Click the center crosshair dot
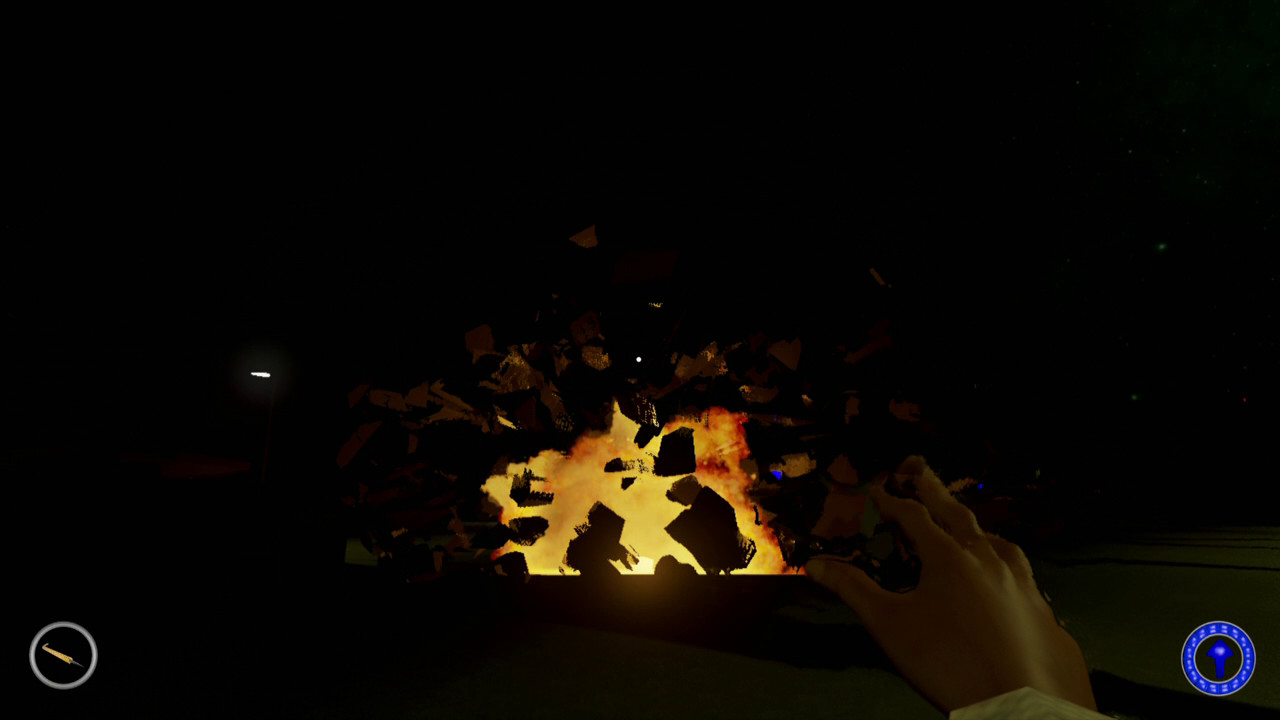Screen dimensions: 1280x720 click(637, 357)
